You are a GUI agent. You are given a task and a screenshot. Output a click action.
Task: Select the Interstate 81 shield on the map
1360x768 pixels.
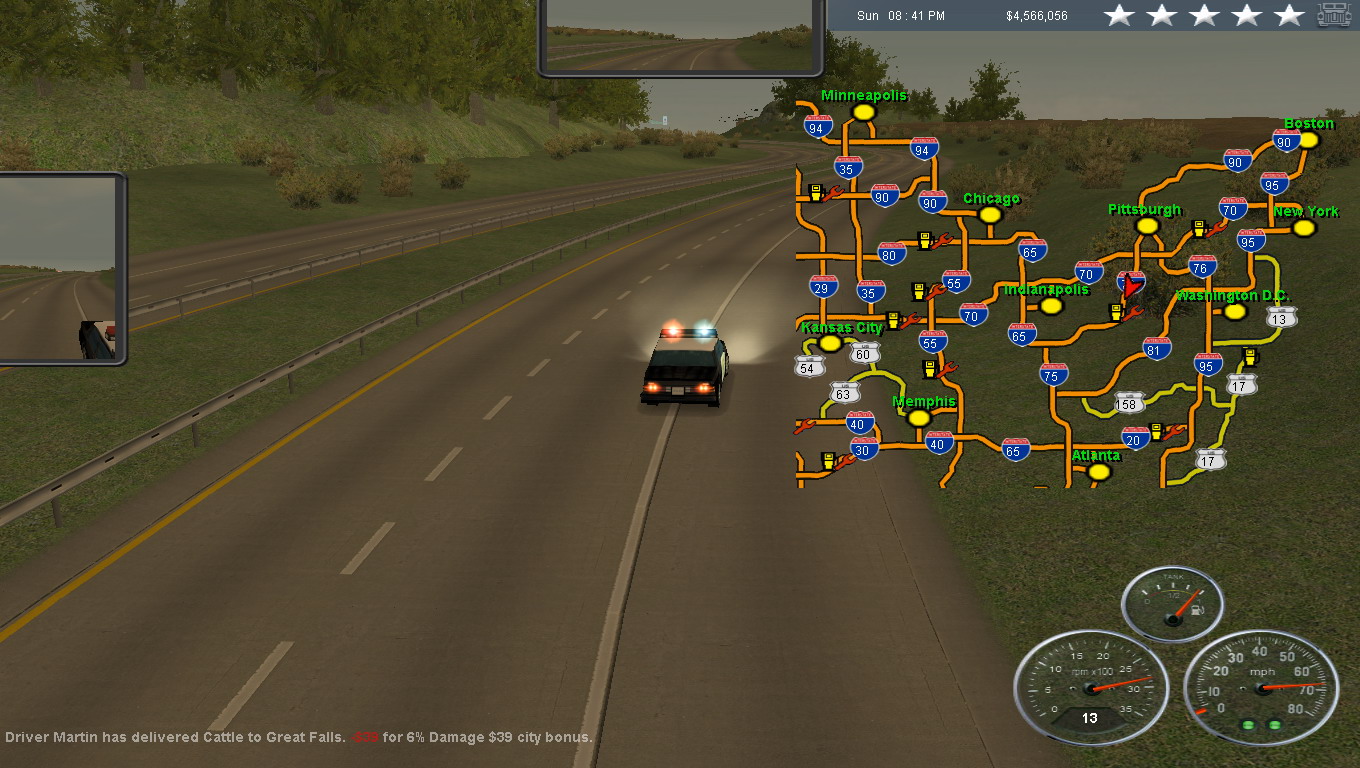1157,348
